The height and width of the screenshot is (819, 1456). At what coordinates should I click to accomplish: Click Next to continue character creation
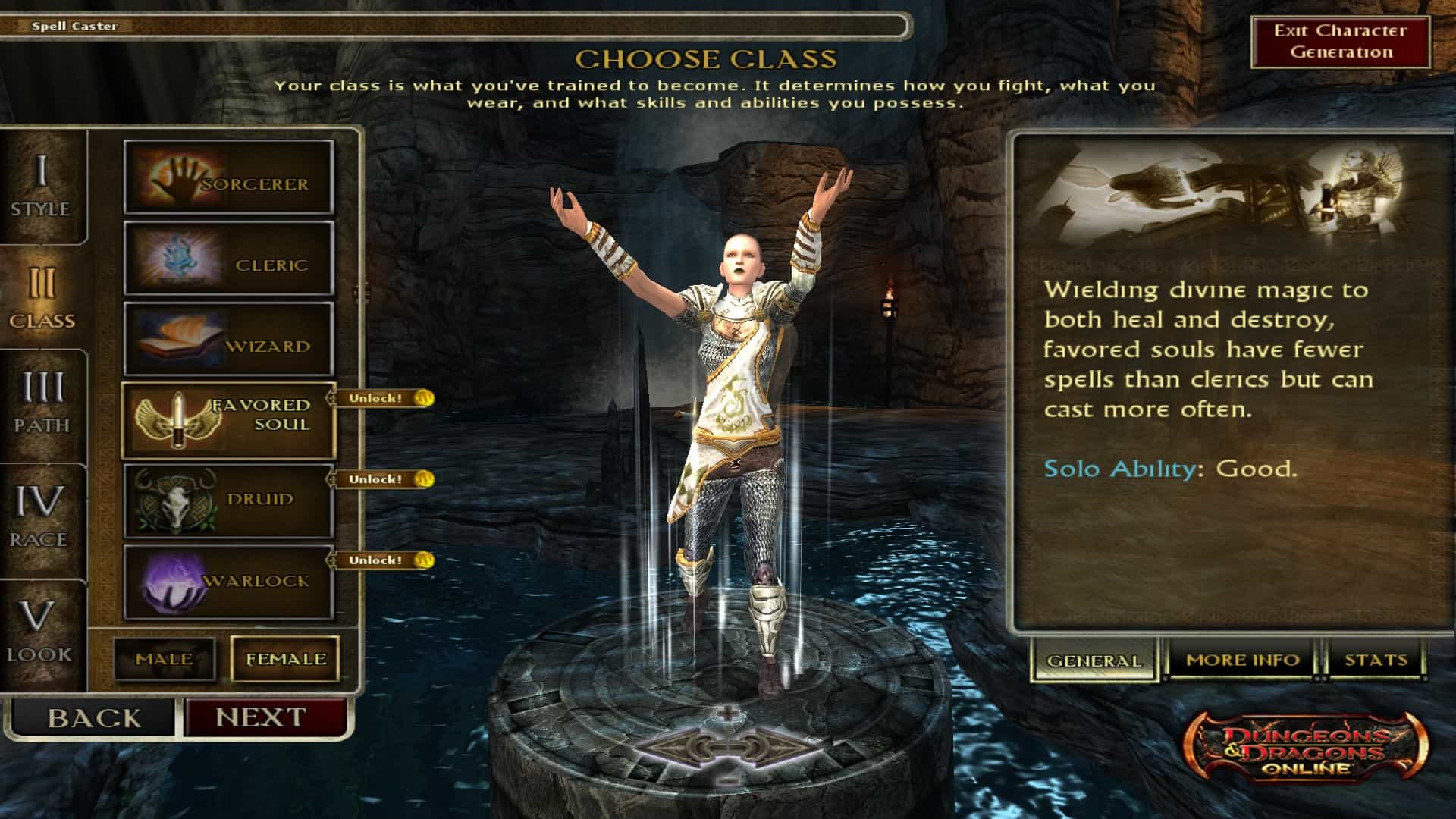coord(262,716)
